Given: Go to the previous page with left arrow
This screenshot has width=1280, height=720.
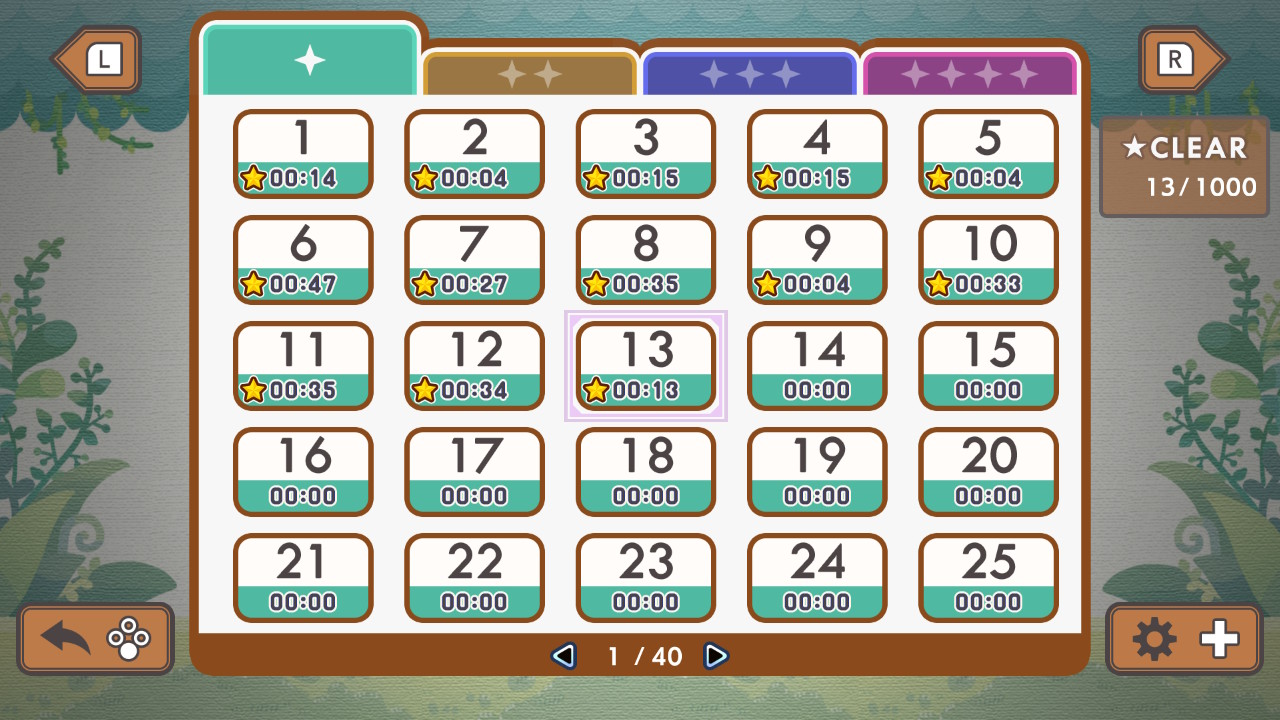Looking at the screenshot, I should click(564, 657).
